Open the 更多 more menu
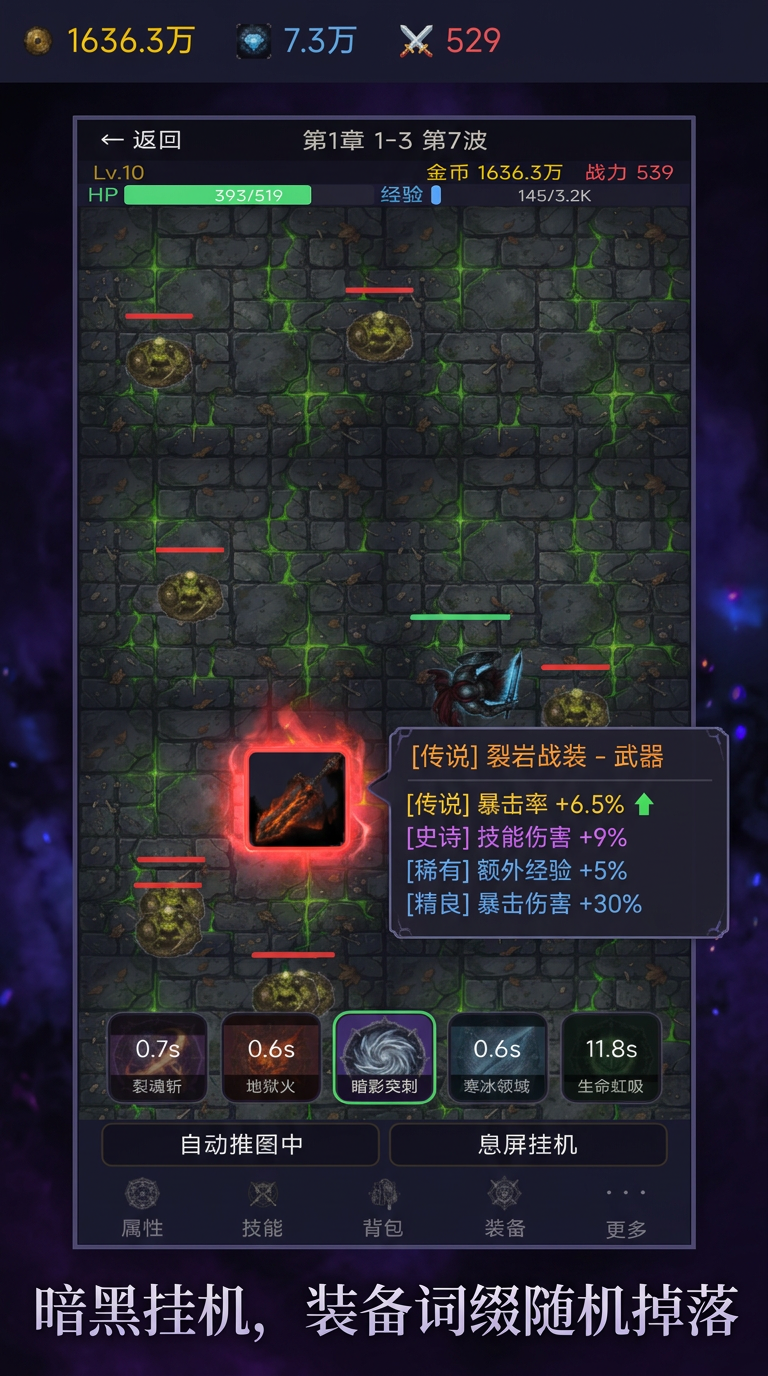 coord(626,1210)
